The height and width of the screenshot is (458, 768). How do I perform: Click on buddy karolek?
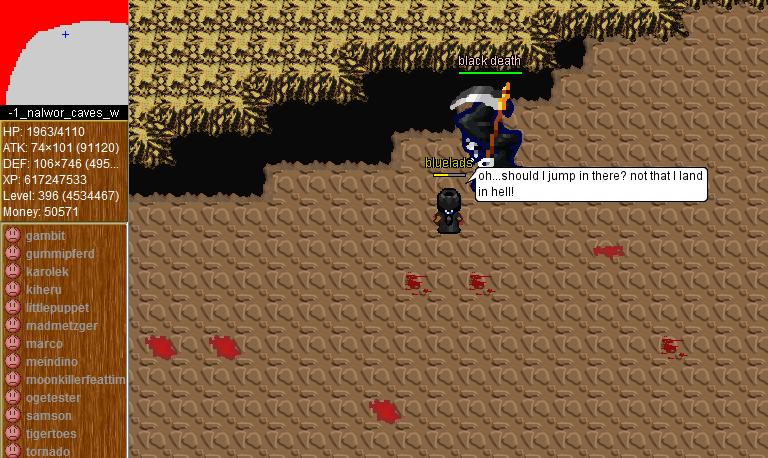pos(47,272)
